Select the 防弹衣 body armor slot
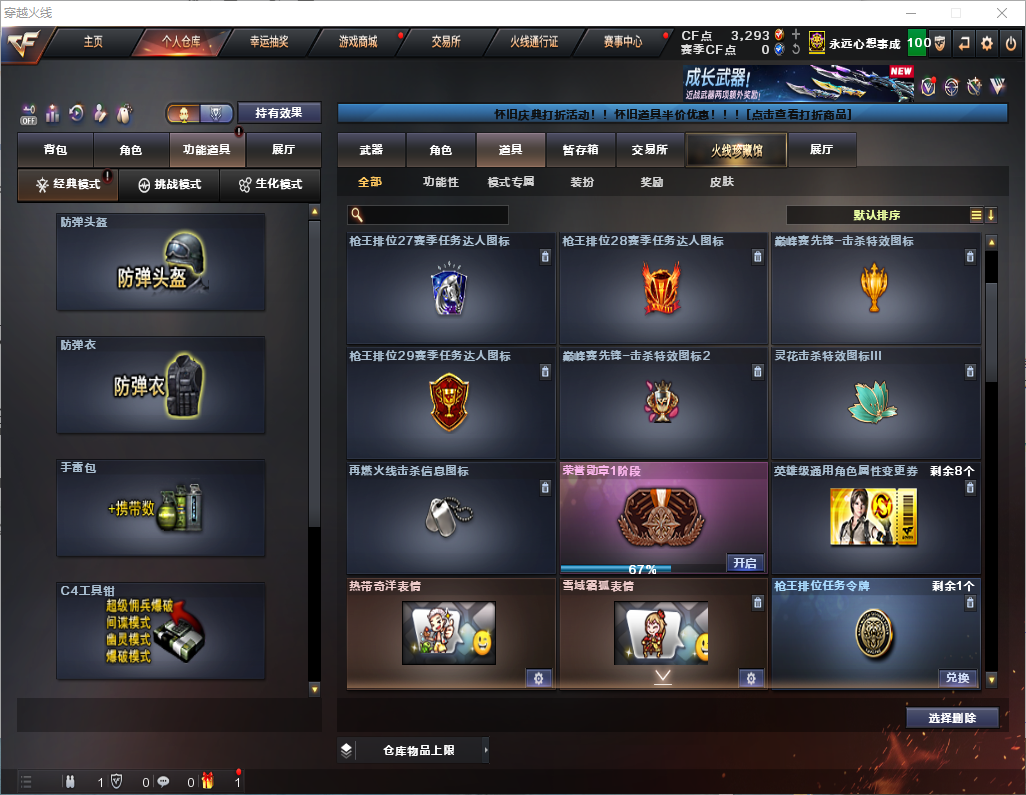Screen dimensions: 1026x795 pos(161,385)
